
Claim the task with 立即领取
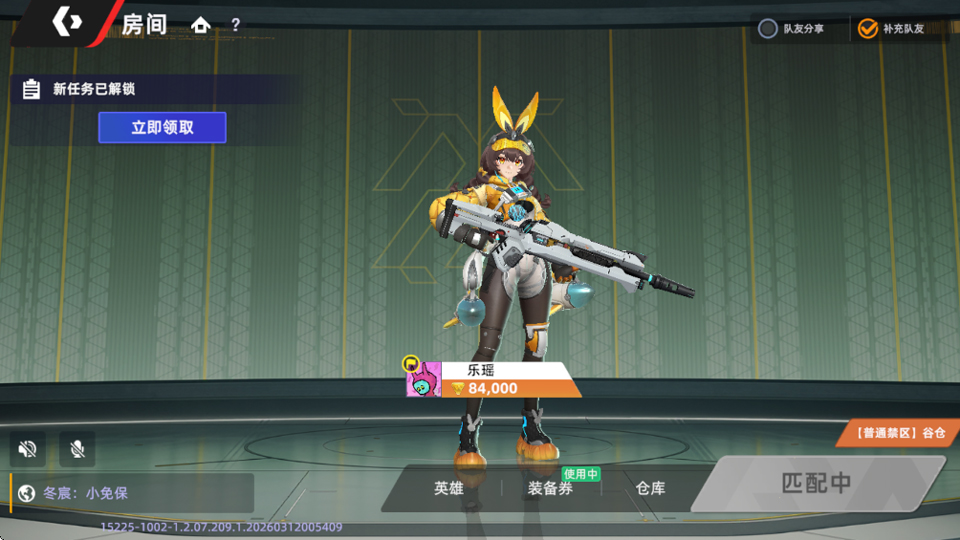[162, 128]
